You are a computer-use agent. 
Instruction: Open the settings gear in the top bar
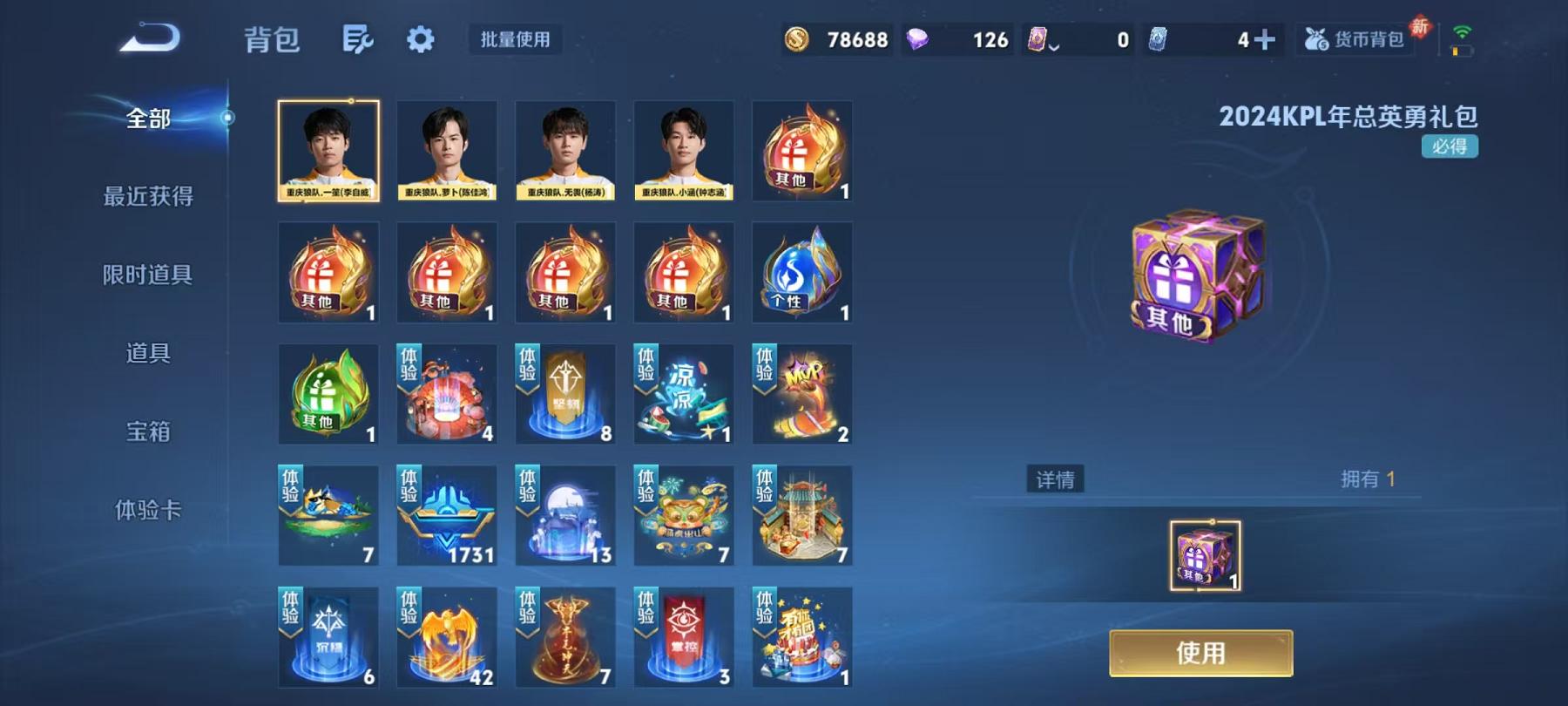click(421, 39)
